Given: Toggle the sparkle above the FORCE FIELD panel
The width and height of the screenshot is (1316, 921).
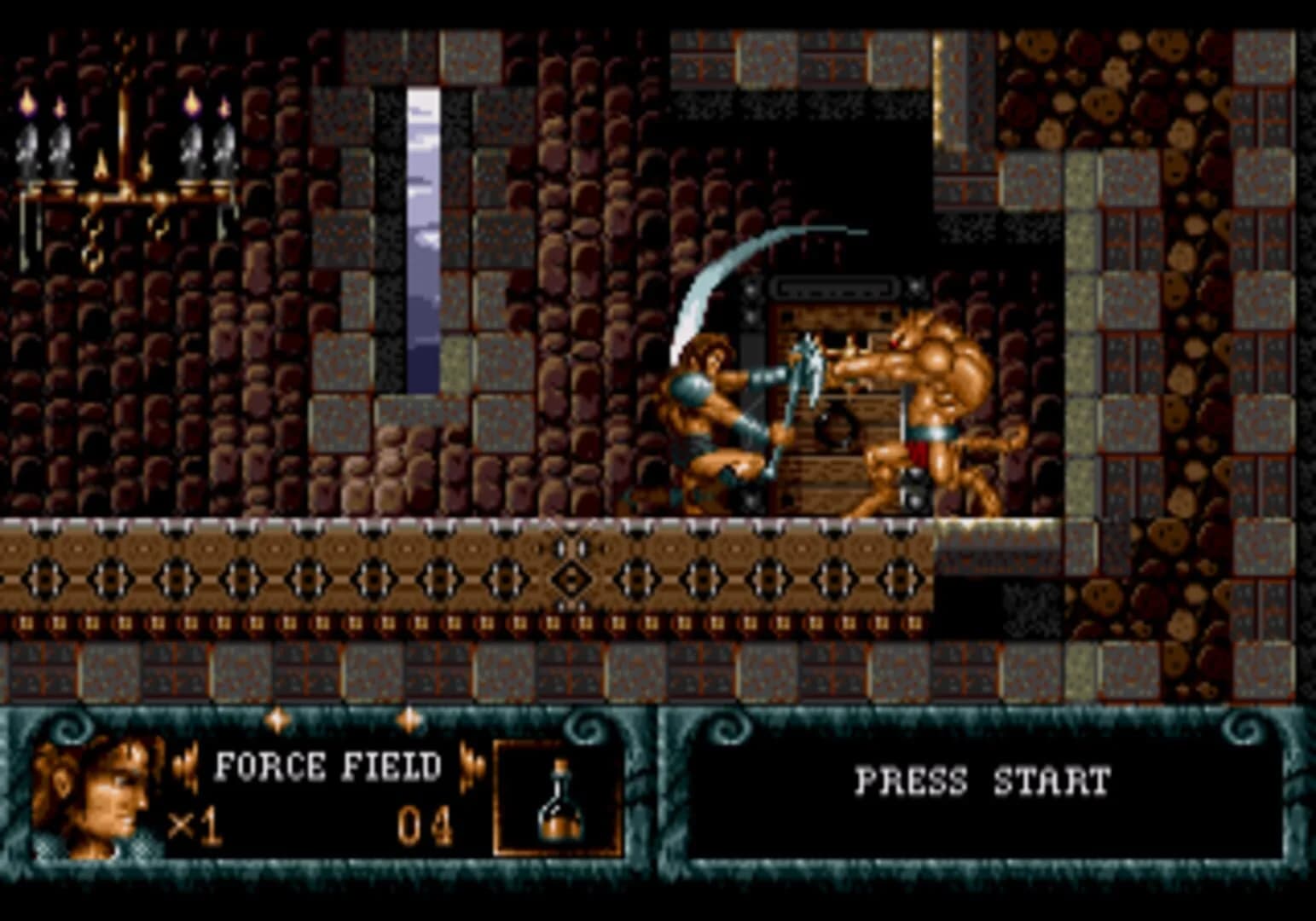Looking at the screenshot, I should point(279,720).
